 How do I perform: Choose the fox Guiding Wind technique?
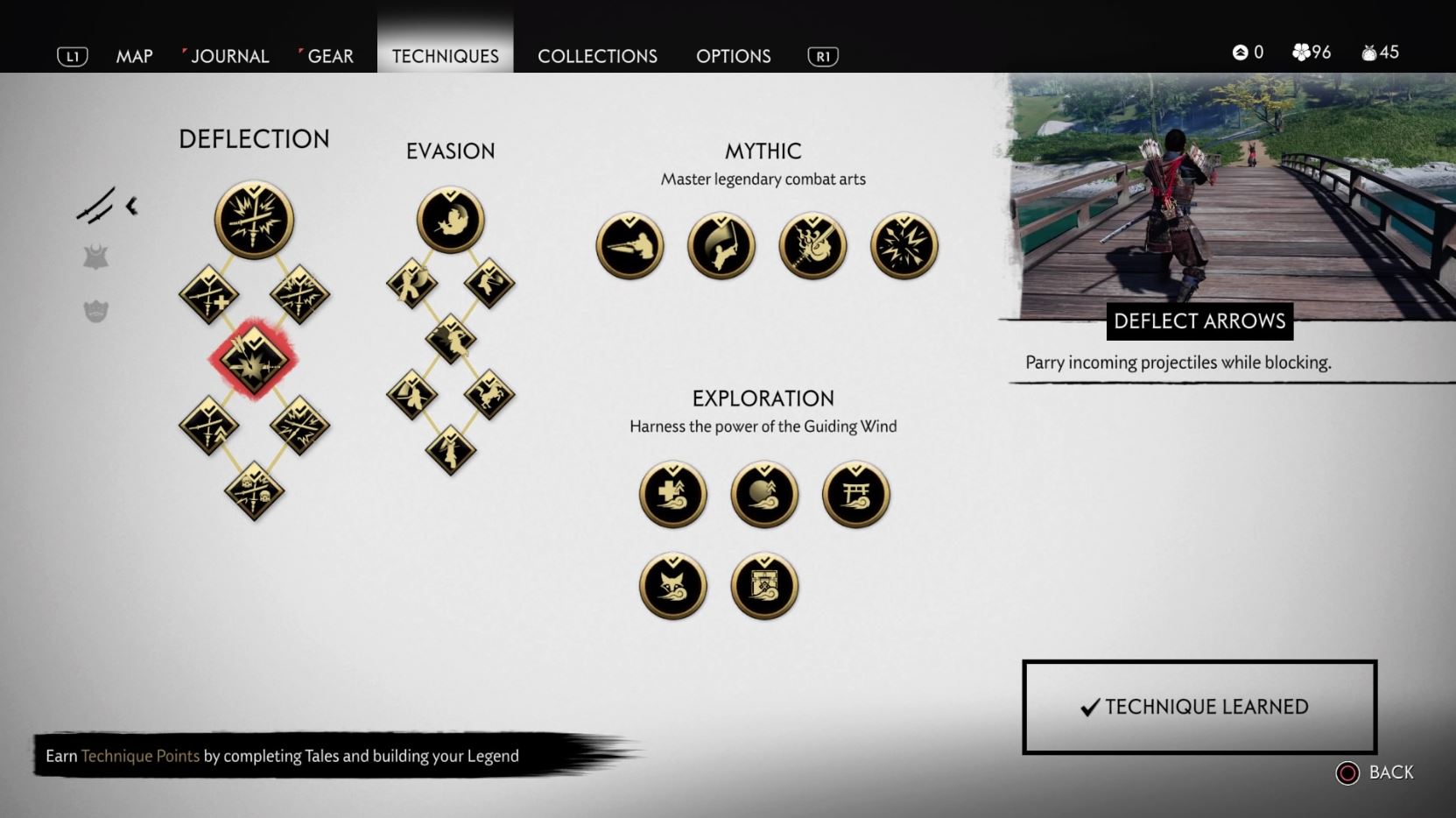point(672,586)
